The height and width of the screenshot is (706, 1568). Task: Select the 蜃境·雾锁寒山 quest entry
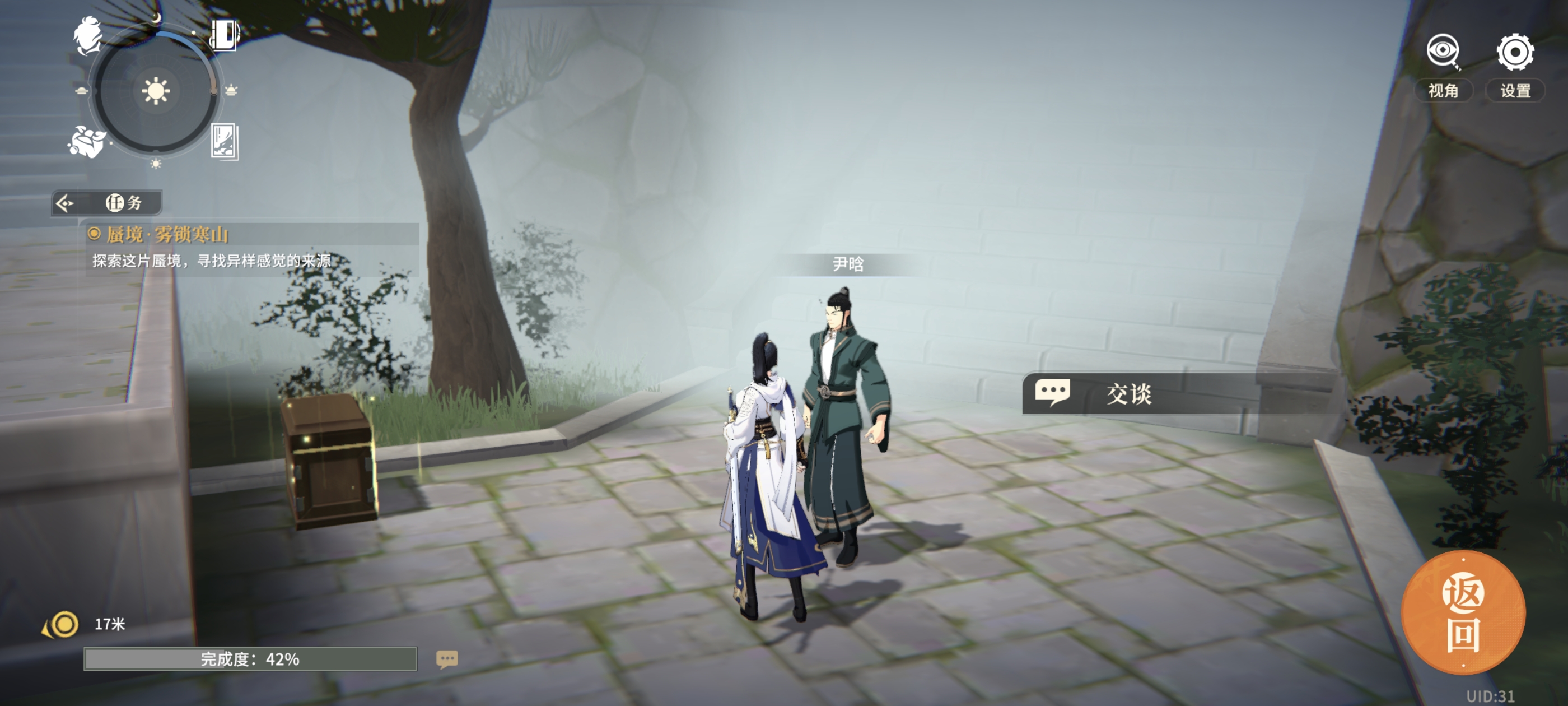[x=167, y=235]
